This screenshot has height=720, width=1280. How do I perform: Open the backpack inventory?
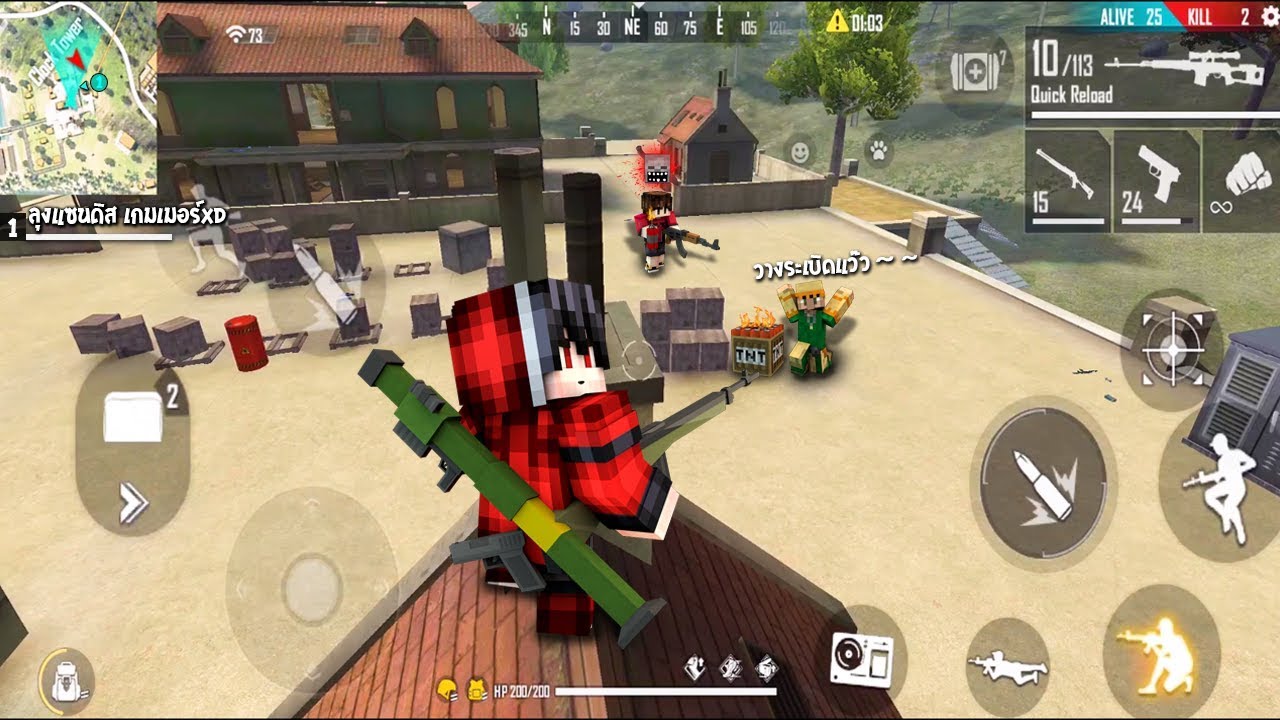click(66, 683)
